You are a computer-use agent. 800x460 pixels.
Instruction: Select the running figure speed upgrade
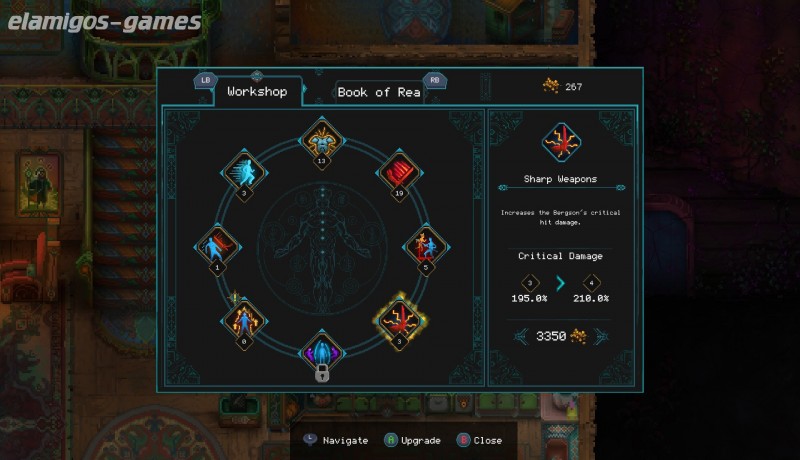click(244, 171)
